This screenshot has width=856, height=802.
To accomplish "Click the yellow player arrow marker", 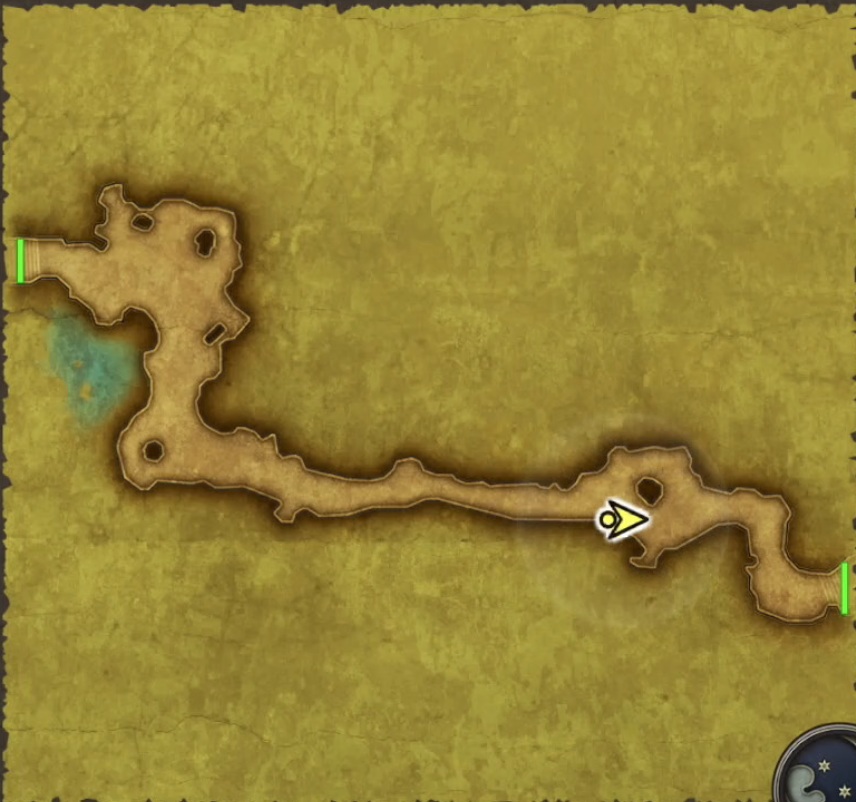I will (x=623, y=520).
